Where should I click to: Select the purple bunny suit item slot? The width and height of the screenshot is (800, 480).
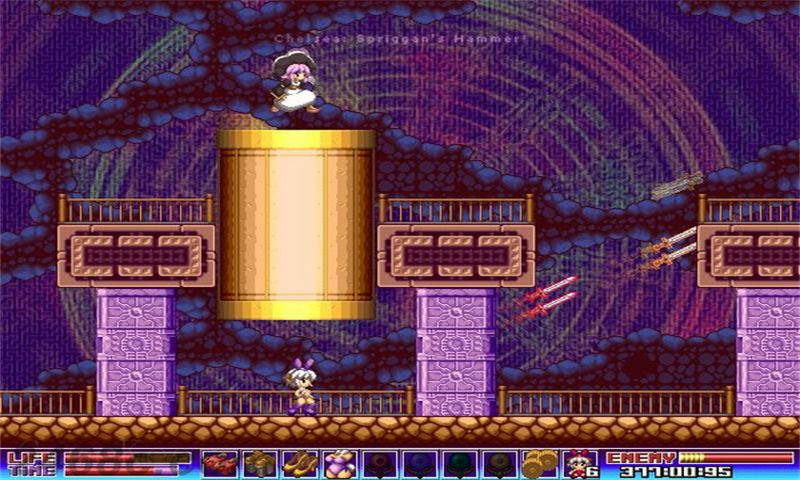[339, 464]
